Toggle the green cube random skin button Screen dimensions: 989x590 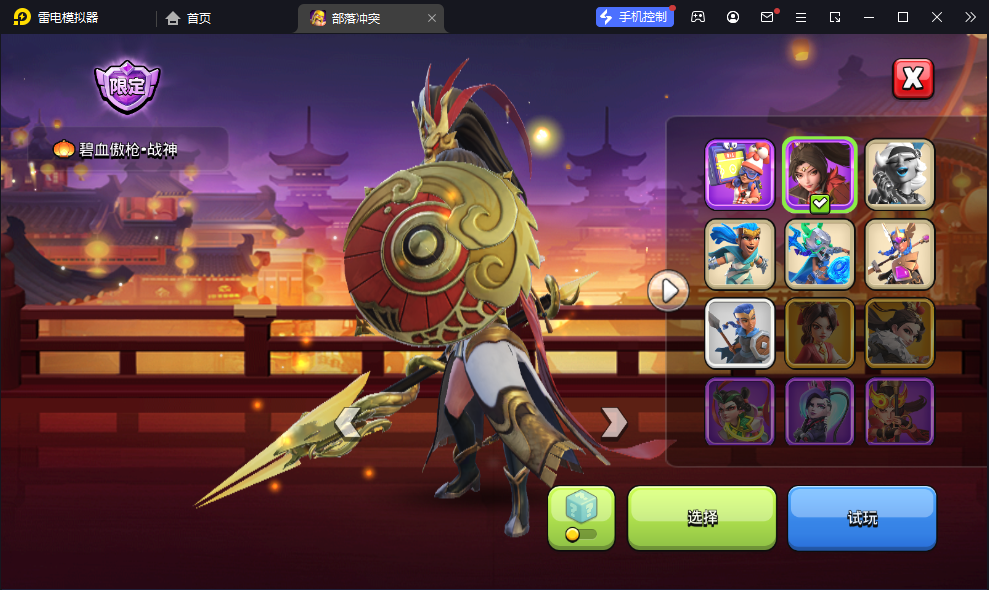581,517
